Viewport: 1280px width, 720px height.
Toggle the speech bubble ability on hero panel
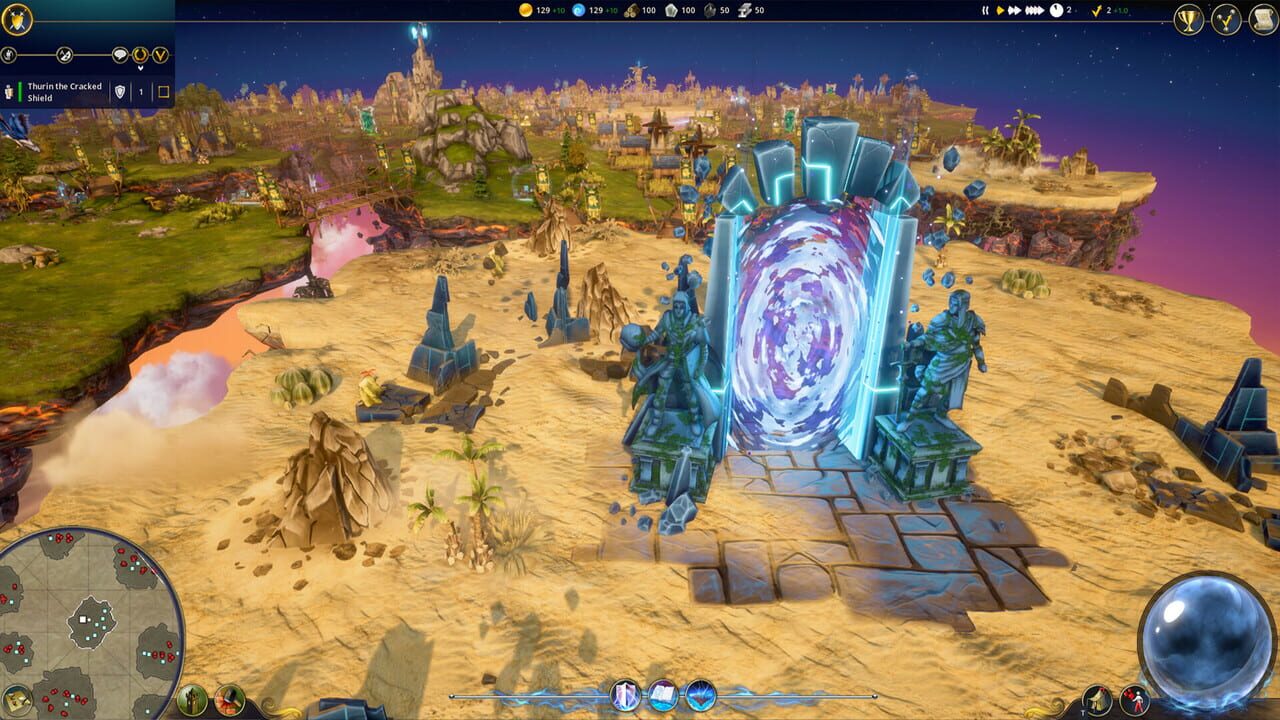[x=120, y=55]
